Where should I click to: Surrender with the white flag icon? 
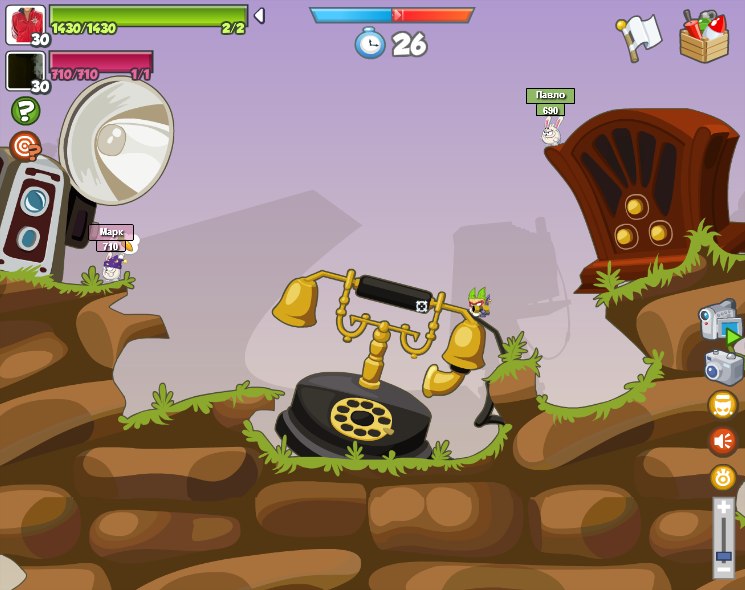click(x=640, y=36)
